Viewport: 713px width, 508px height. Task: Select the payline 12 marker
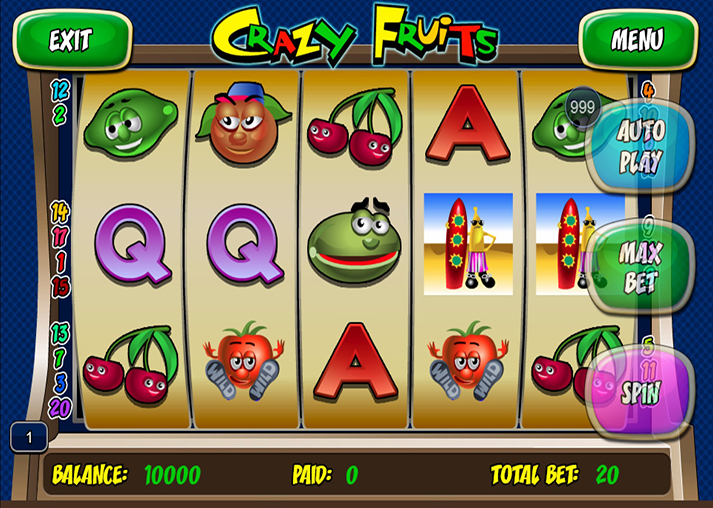pos(59,92)
